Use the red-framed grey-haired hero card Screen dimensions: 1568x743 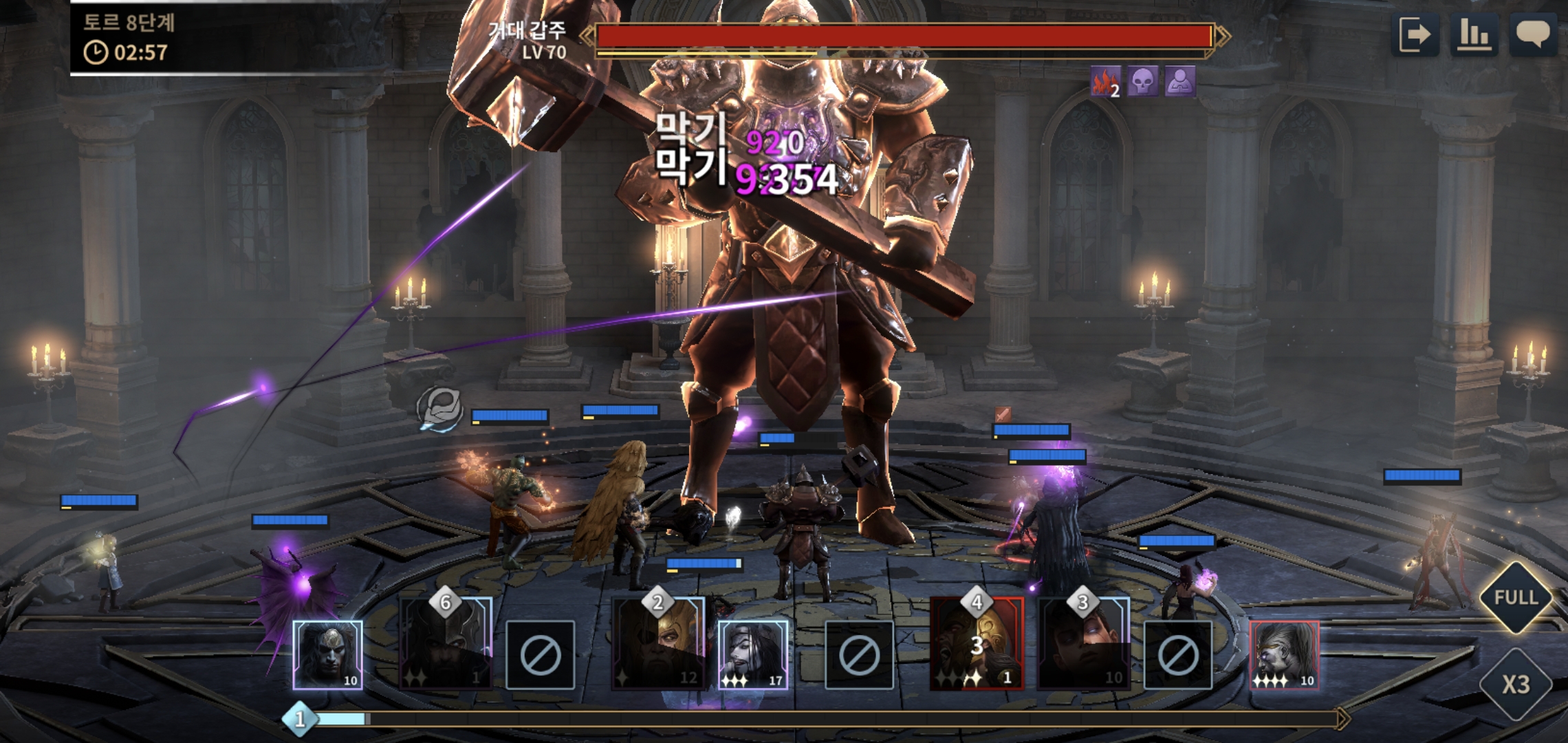(1284, 654)
